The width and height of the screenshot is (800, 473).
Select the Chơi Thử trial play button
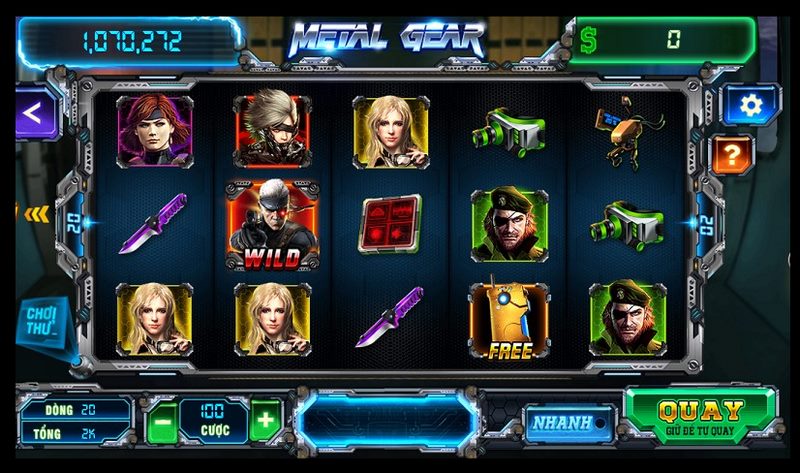click(41, 320)
